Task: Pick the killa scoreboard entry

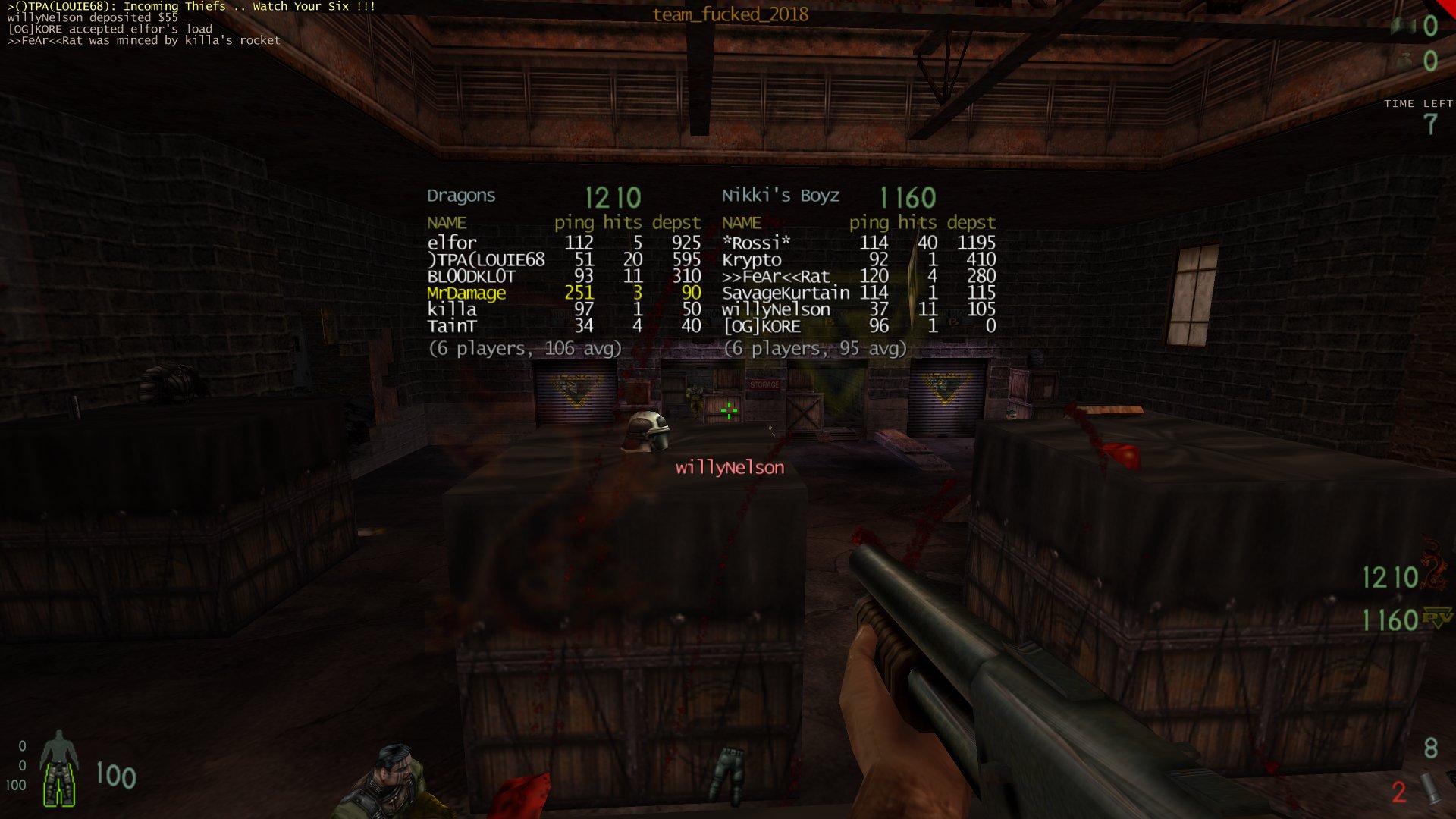Action: coord(563,309)
